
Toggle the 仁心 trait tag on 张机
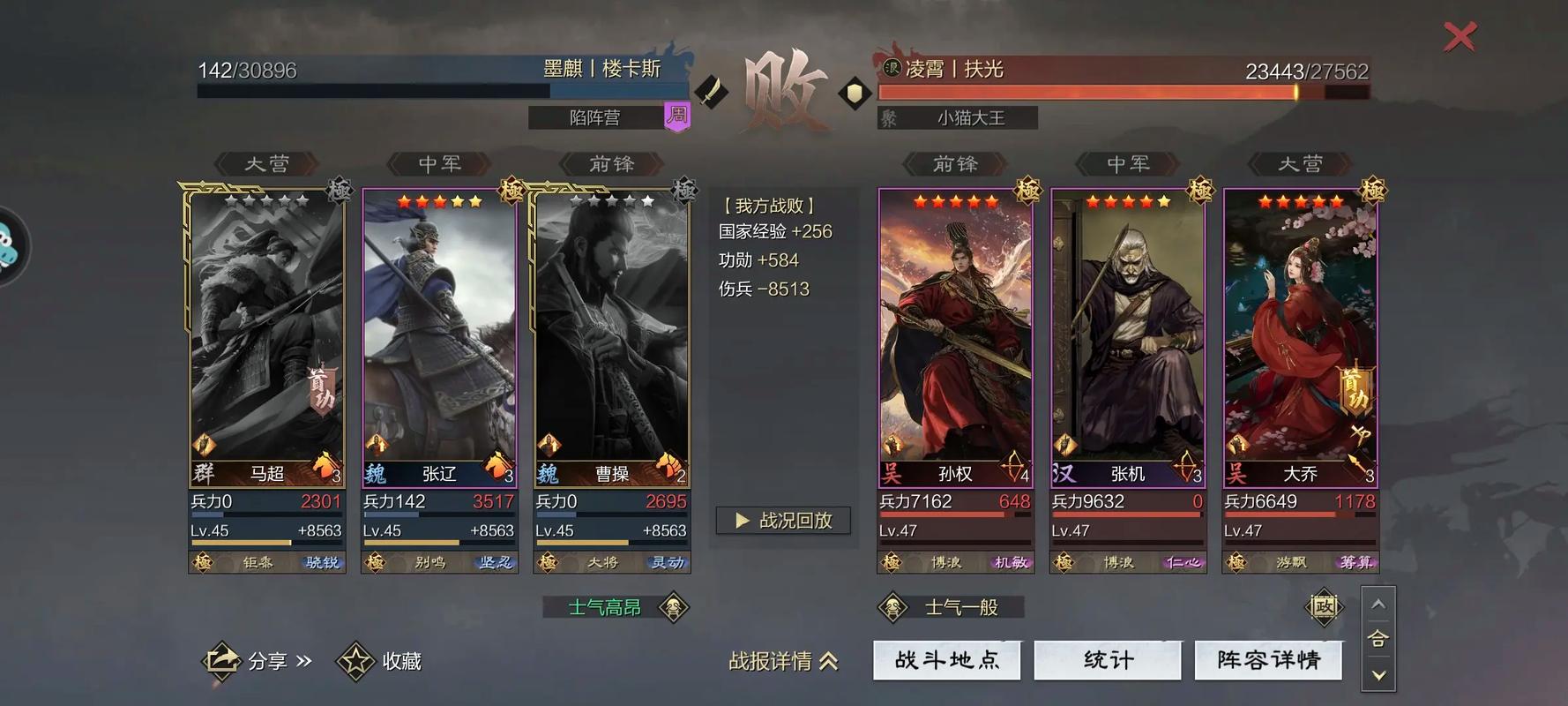[x=1182, y=562]
